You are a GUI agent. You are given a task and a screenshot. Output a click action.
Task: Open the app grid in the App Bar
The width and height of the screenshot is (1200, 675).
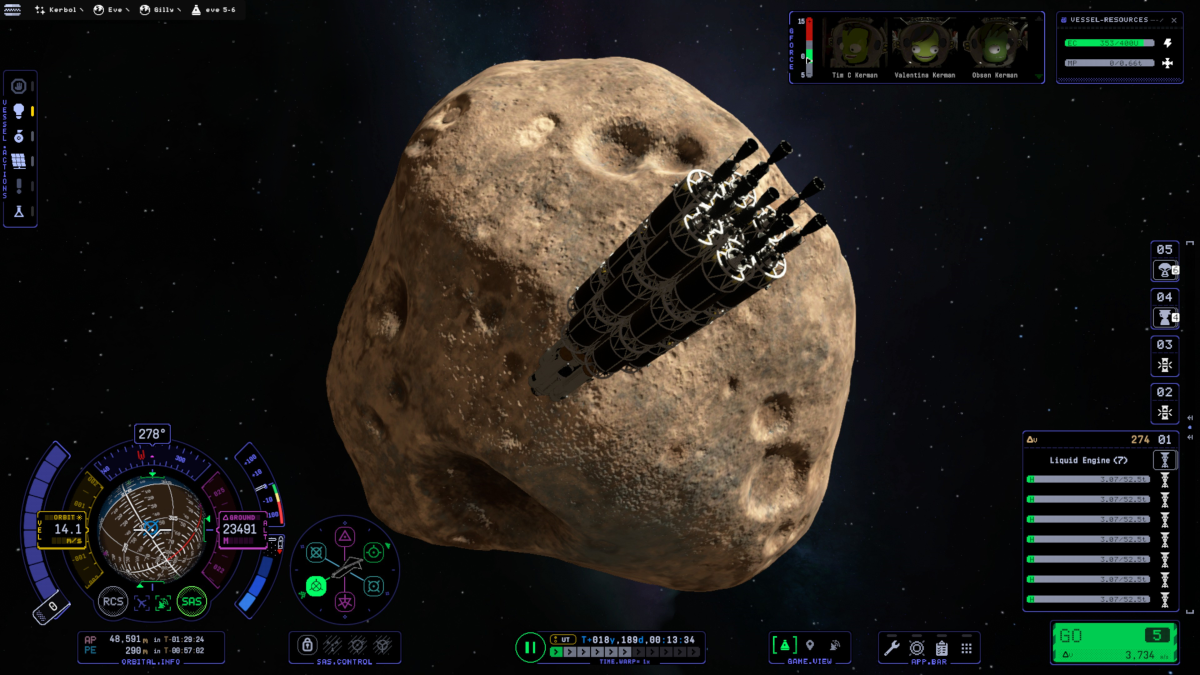click(x=966, y=648)
